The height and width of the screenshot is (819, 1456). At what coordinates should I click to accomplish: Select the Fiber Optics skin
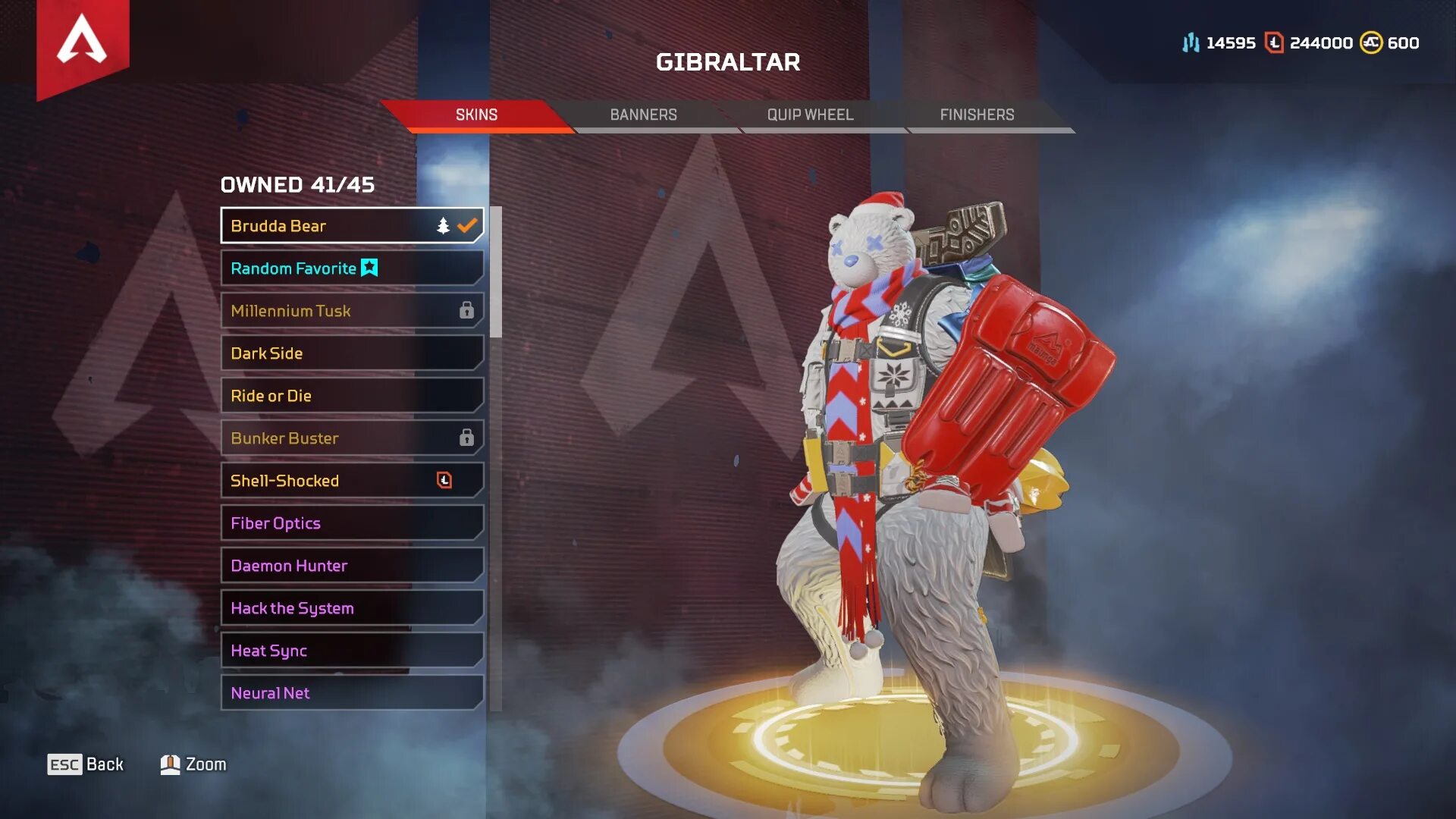coord(352,523)
